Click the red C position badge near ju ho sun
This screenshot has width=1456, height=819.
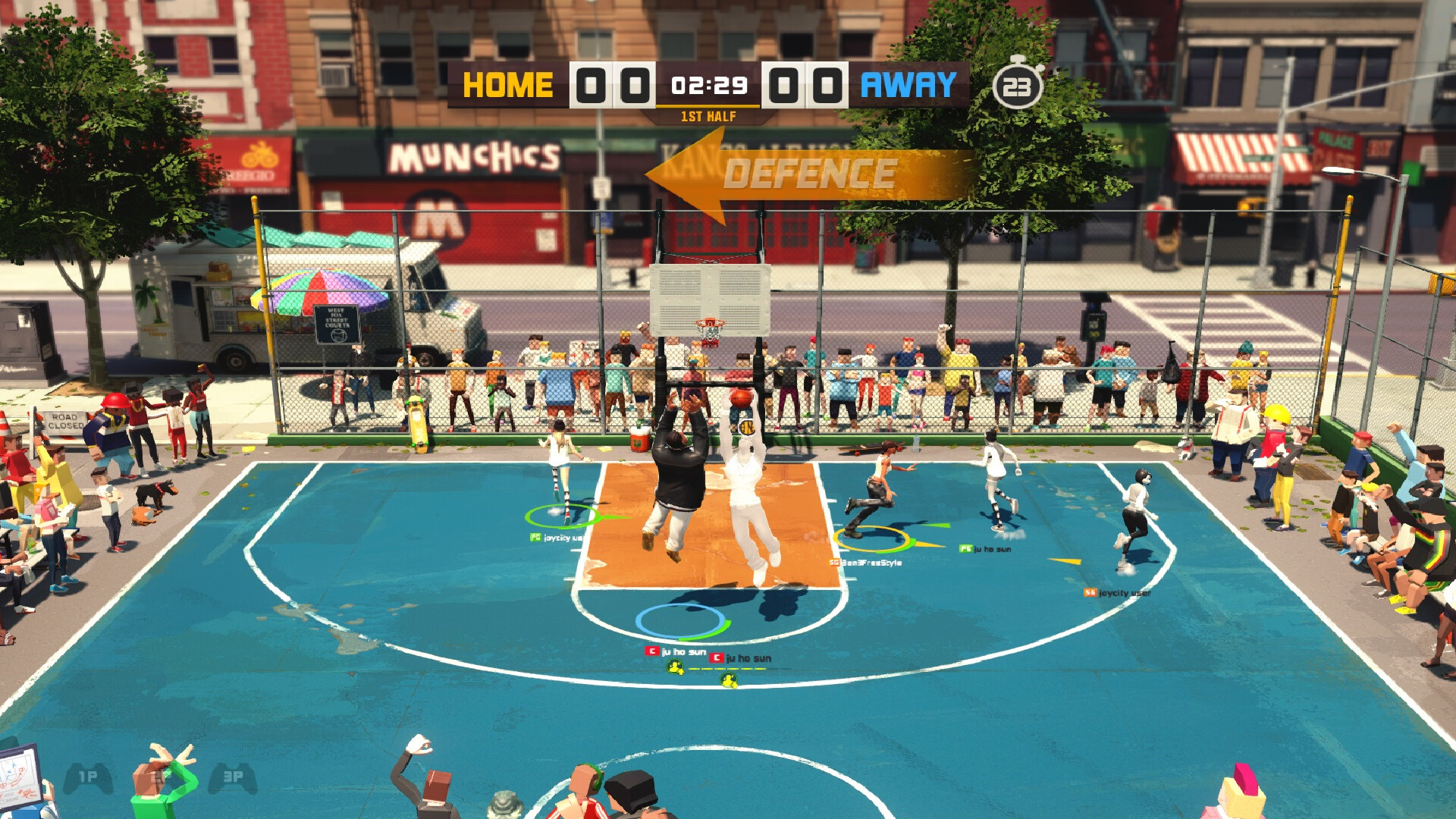tap(652, 651)
